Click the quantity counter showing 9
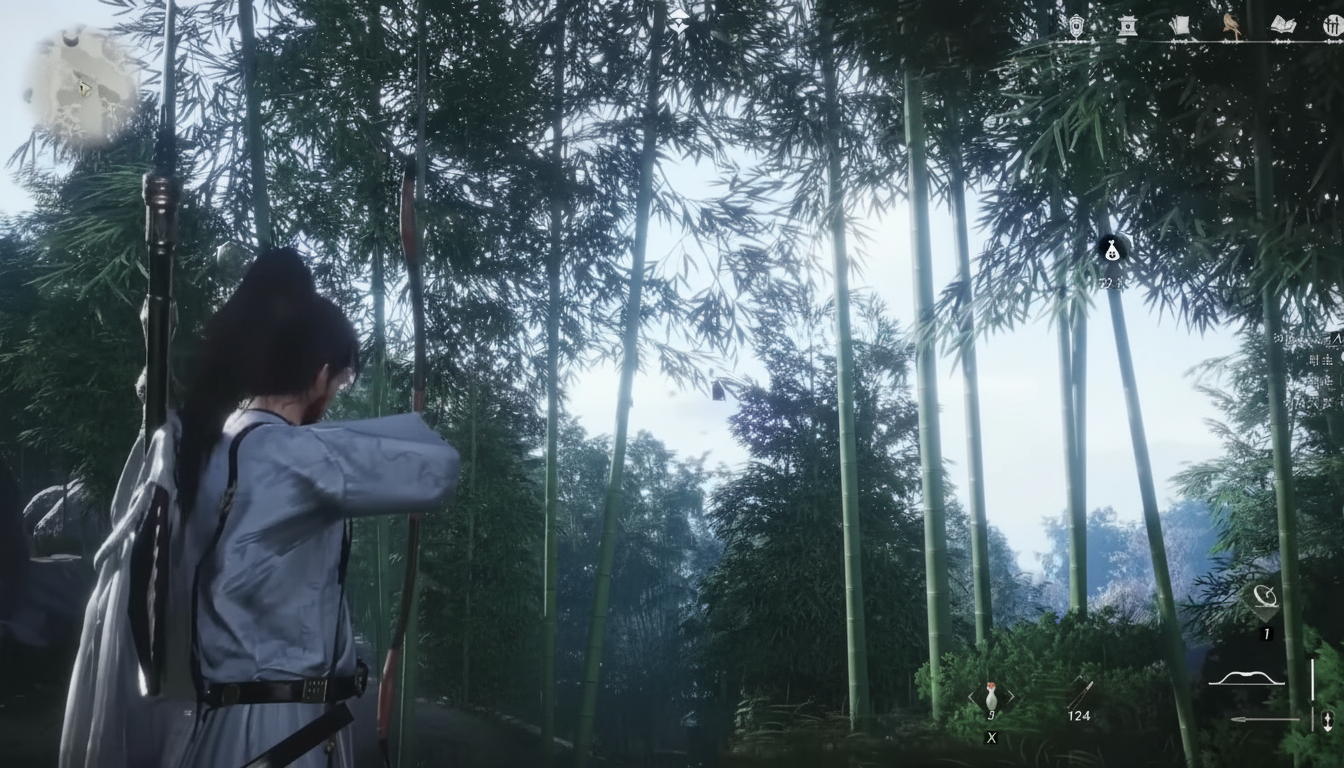The width and height of the screenshot is (1344, 768). point(991,713)
